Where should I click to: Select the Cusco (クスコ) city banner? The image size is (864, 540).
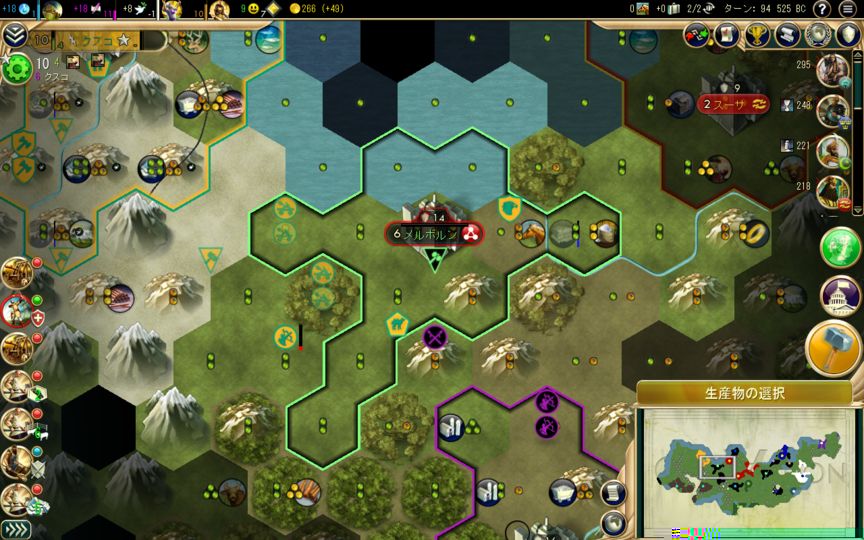pos(98,41)
